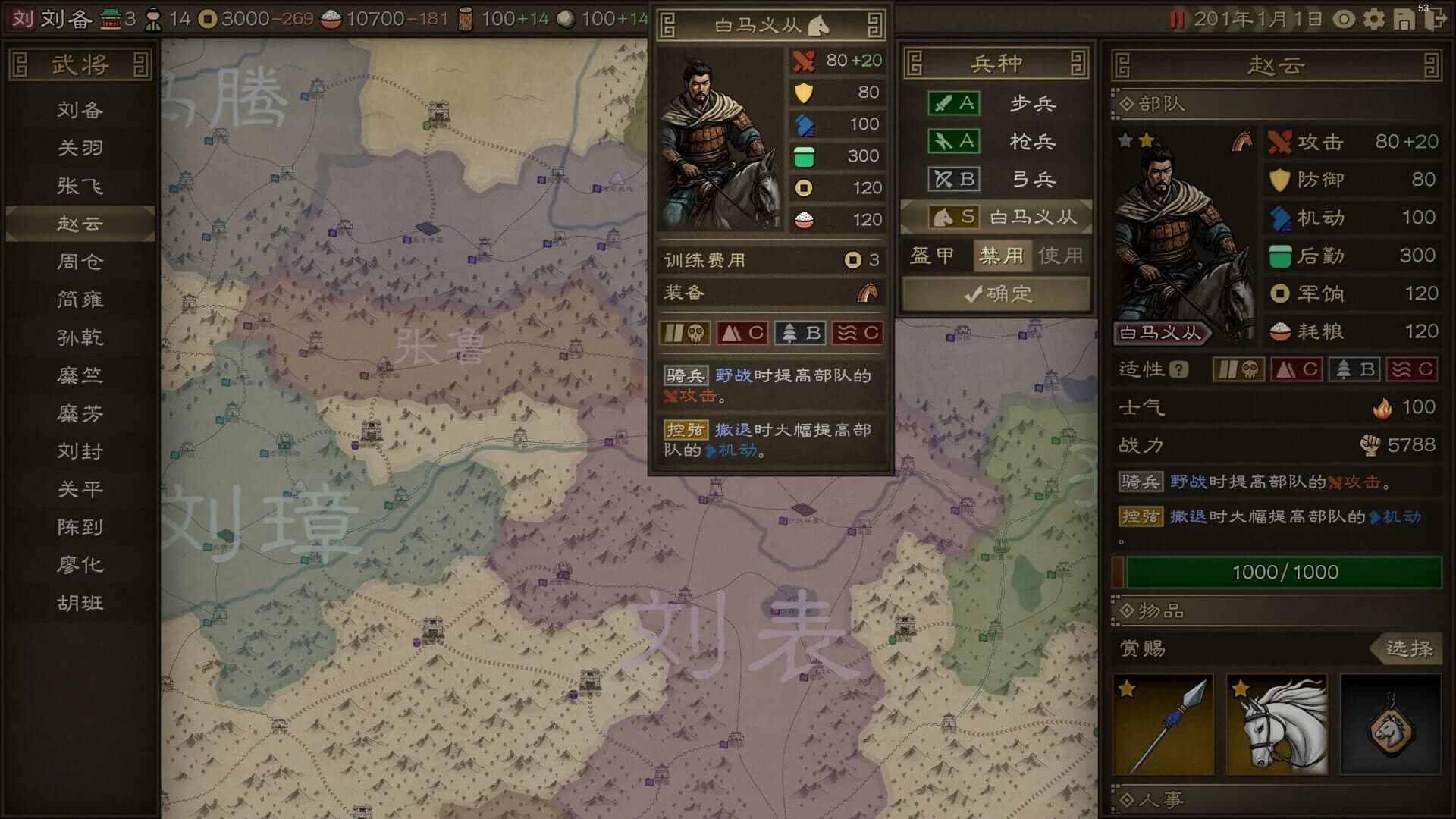Select the 步兵 infantry sword icon
Image resolution: width=1456 pixels, height=819 pixels.
pyautogui.click(x=953, y=103)
